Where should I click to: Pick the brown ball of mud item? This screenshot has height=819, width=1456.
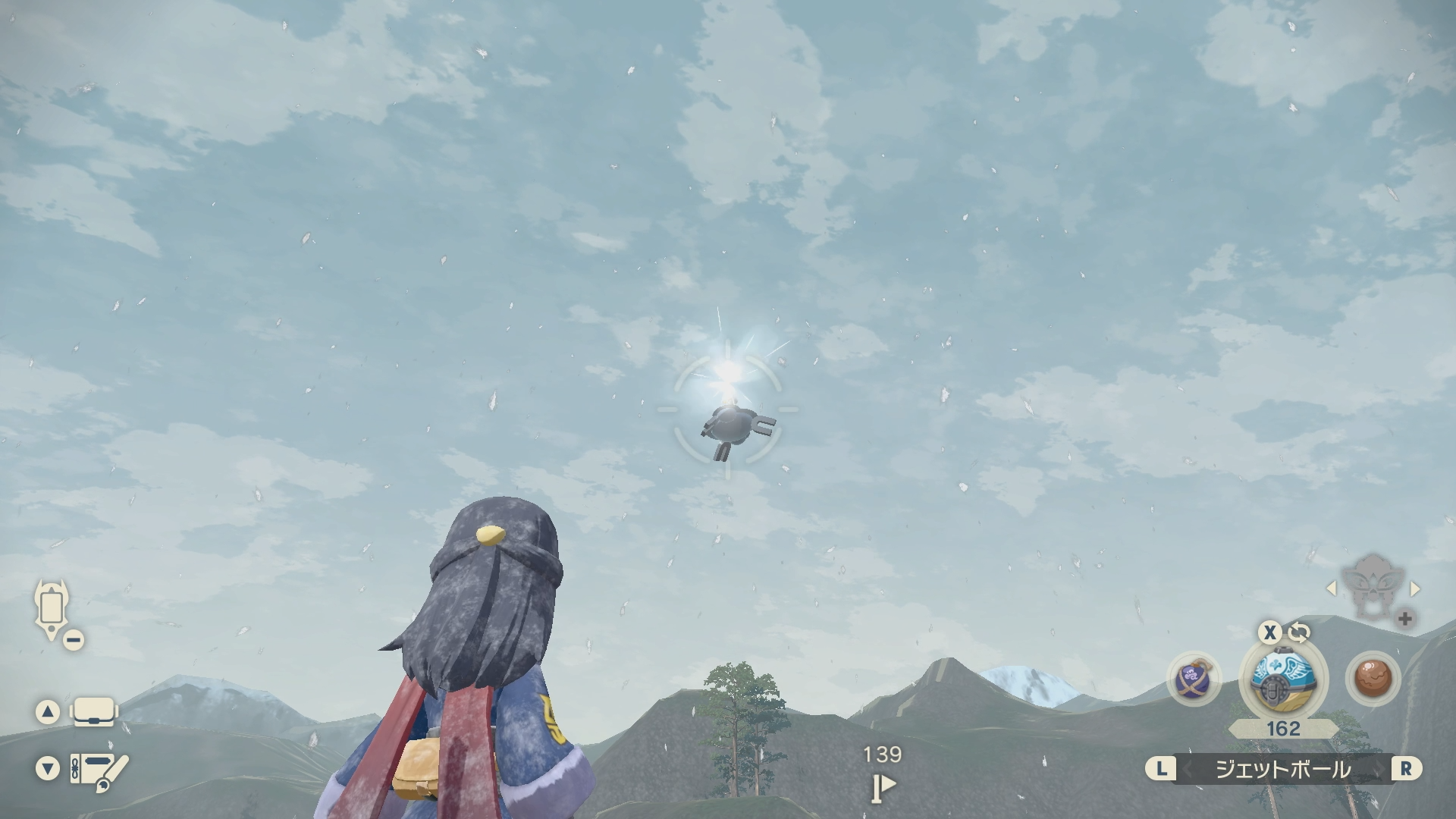[1372, 677]
